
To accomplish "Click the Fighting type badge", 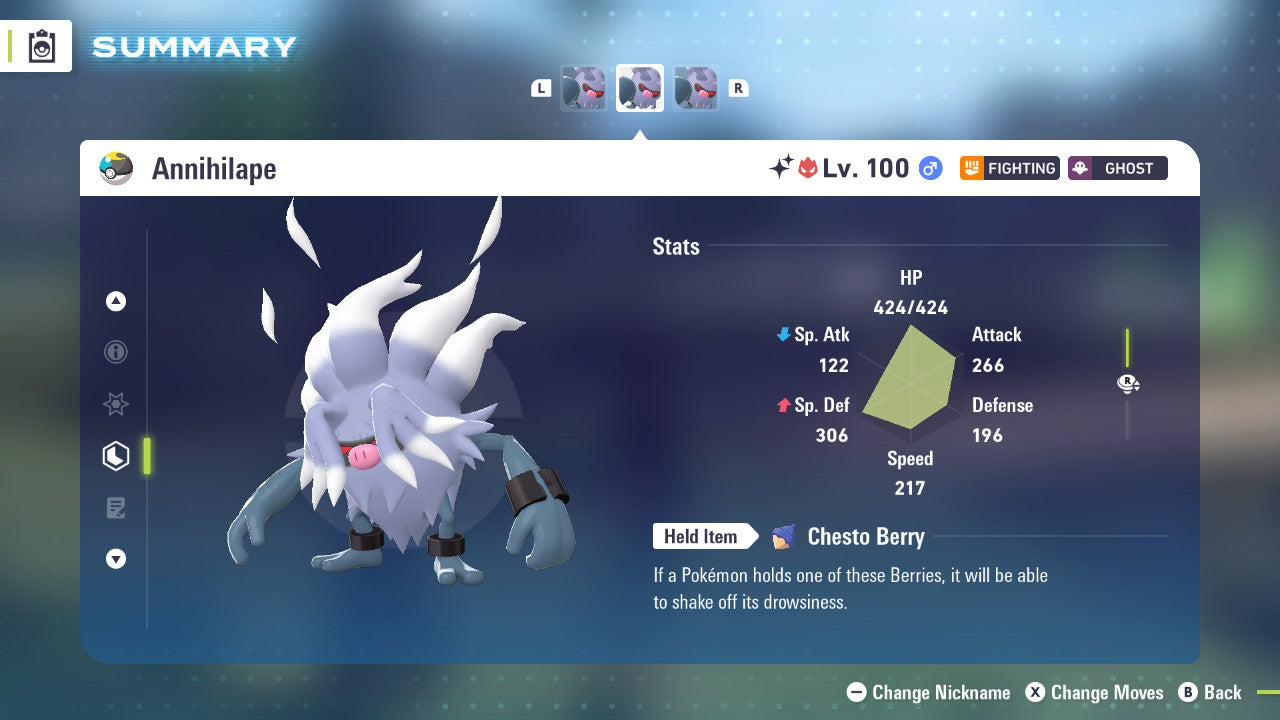I will pyautogui.click(x=1009, y=168).
